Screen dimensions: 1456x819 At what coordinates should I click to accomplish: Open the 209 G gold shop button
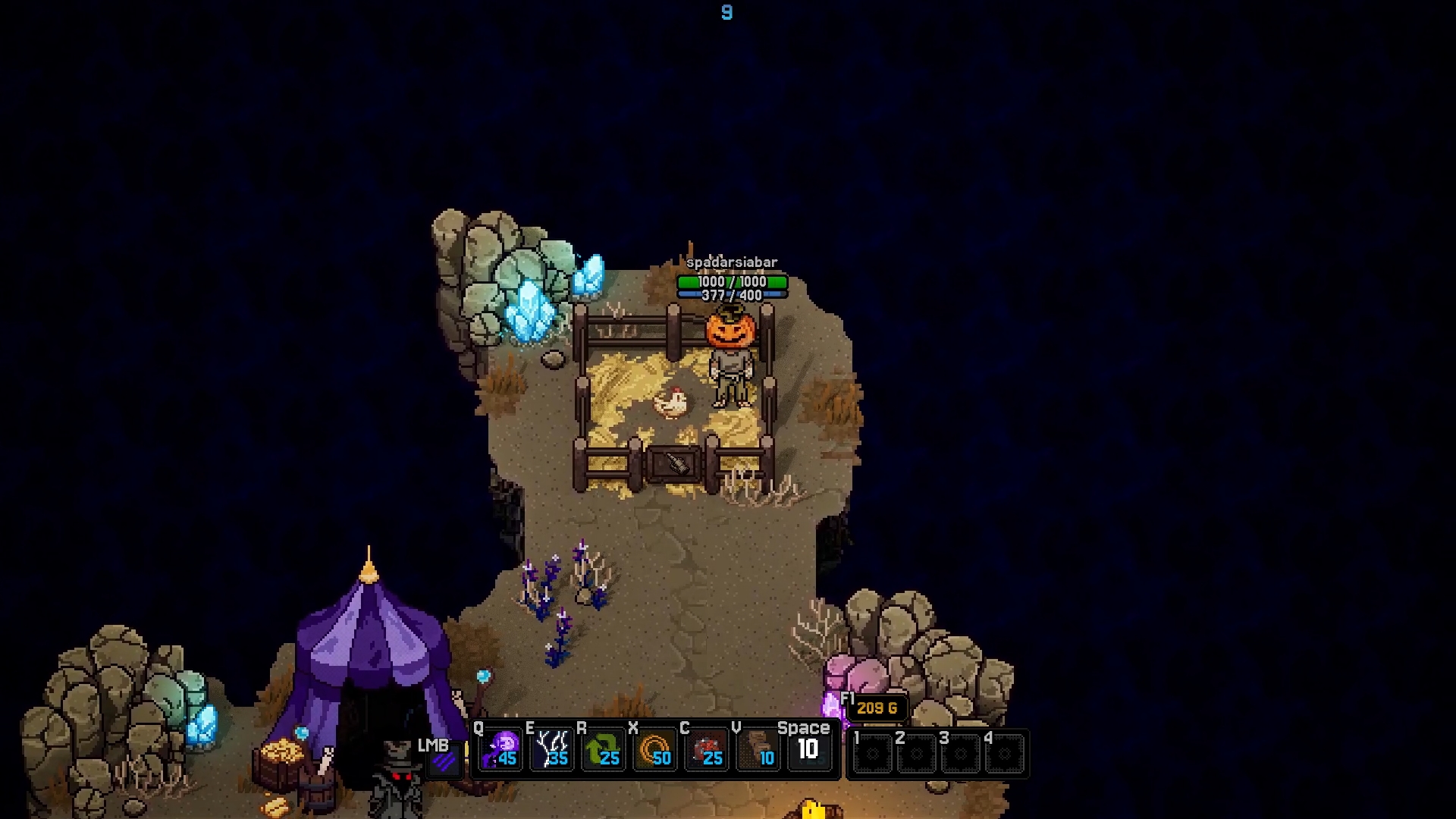877,708
